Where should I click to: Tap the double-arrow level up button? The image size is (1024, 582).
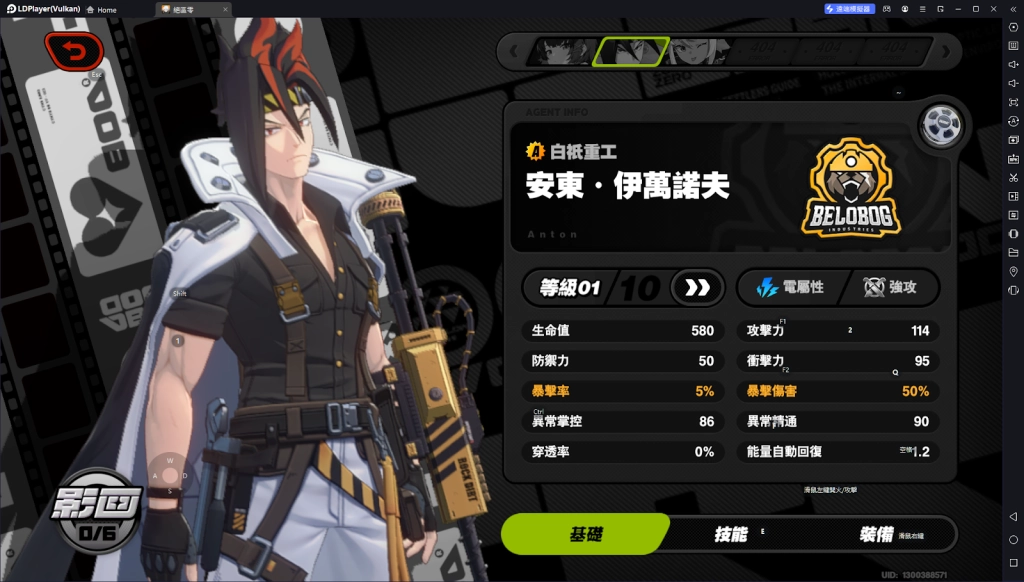pyautogui.click(x=697, y=288)
